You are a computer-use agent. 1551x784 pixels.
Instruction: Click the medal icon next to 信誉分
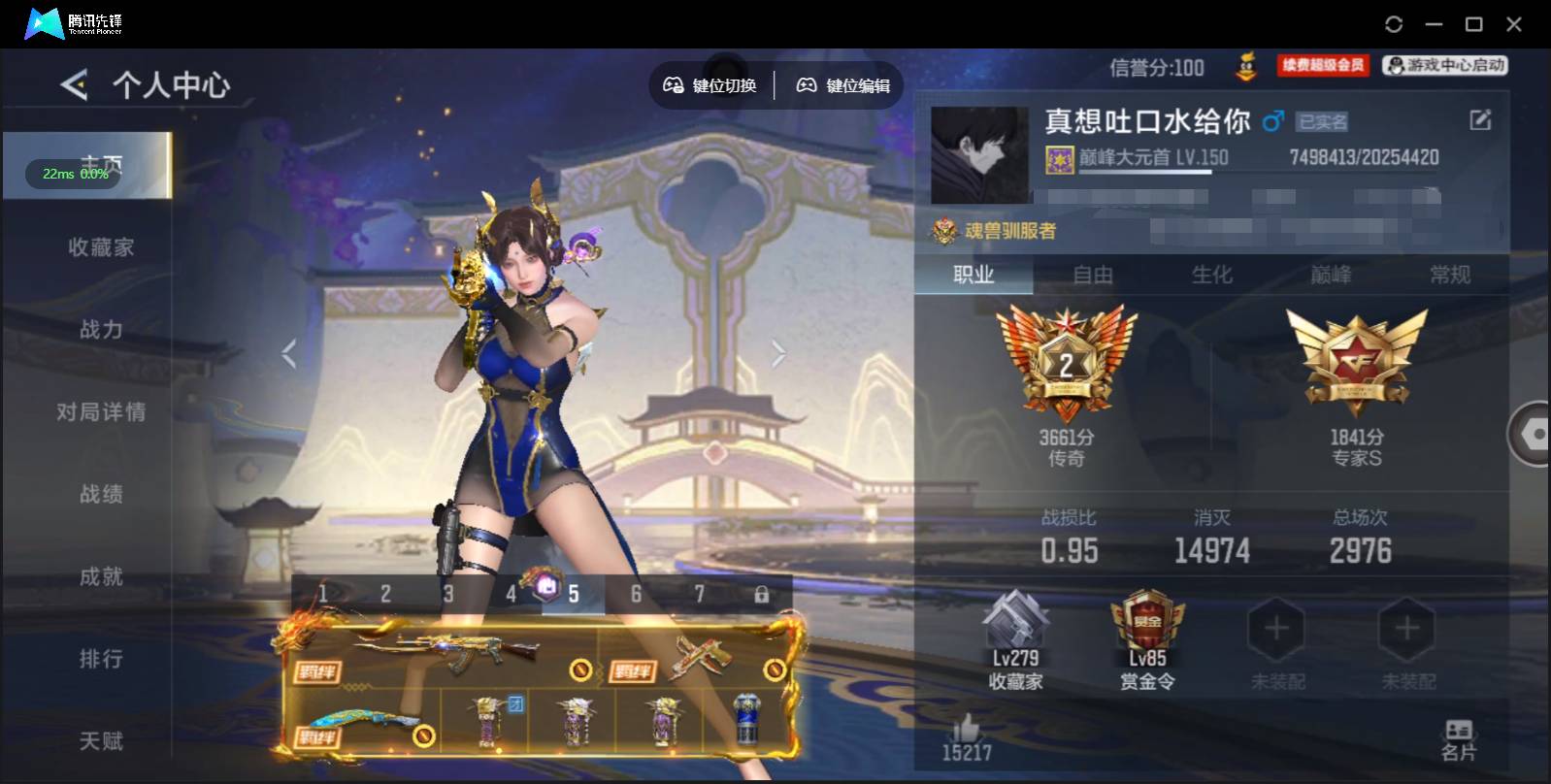click(1246, 67)
